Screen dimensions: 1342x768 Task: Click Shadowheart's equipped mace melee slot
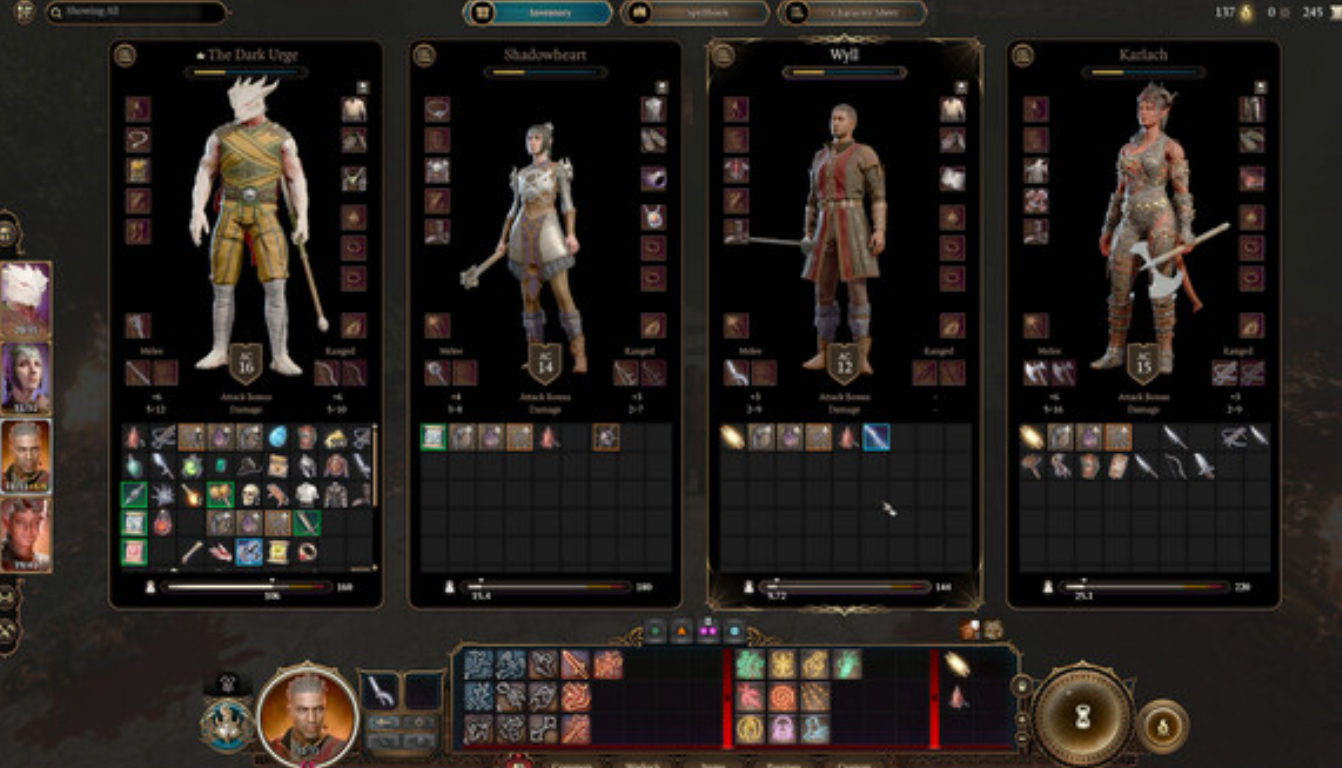click(x=437, y=373)
